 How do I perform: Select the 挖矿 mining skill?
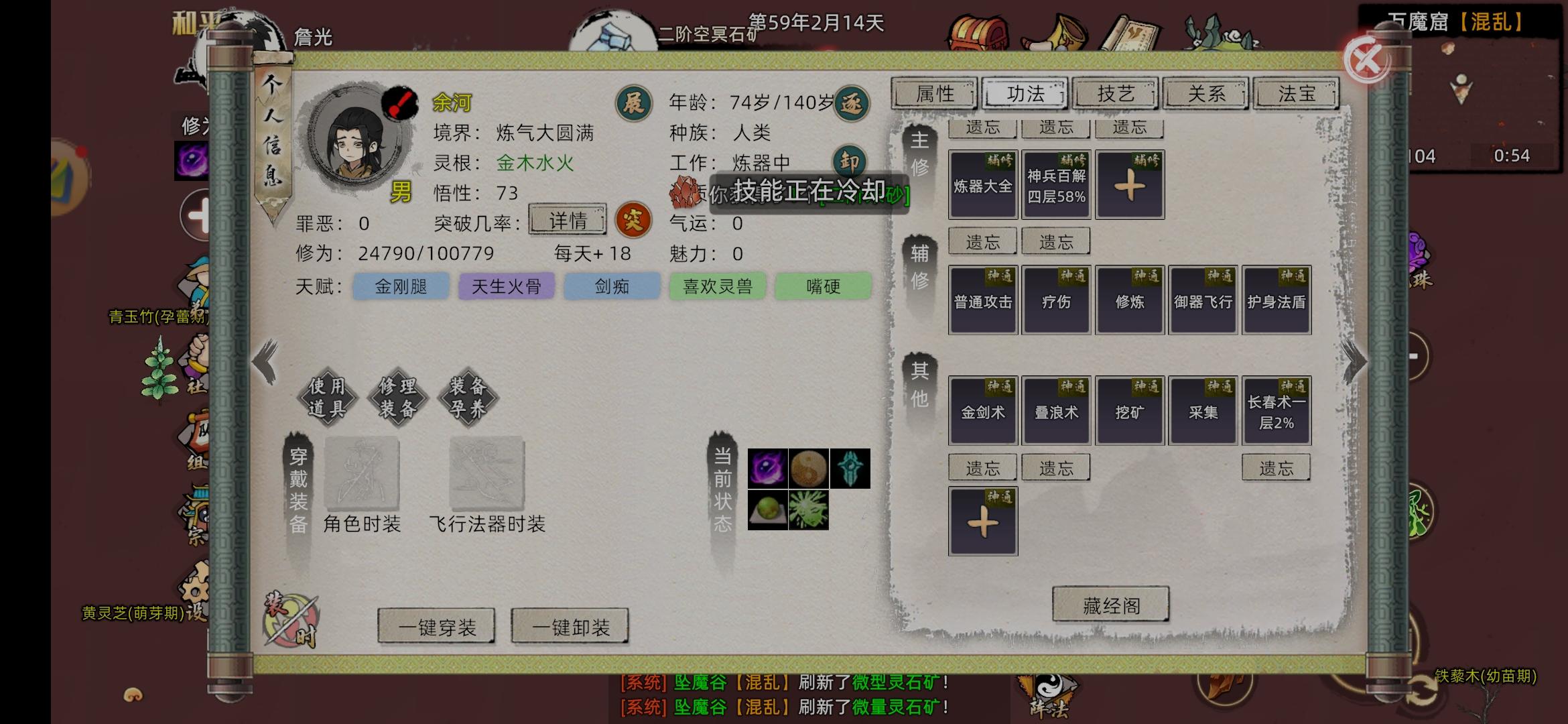pyautogui.click(x=1129, y=410)
